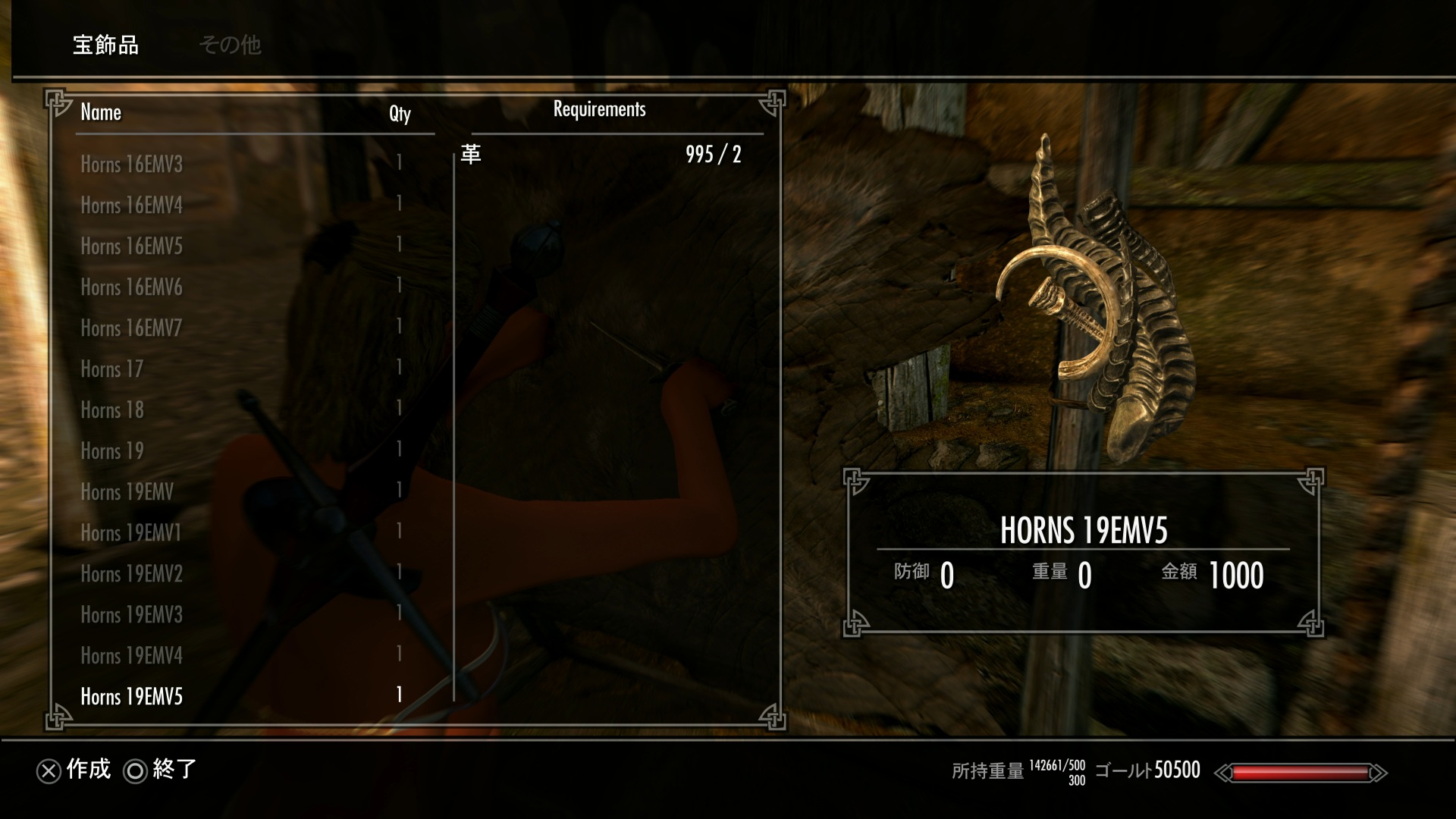Sort the list by the Name header
This screenshot has width=1456, height=819.
101,112
